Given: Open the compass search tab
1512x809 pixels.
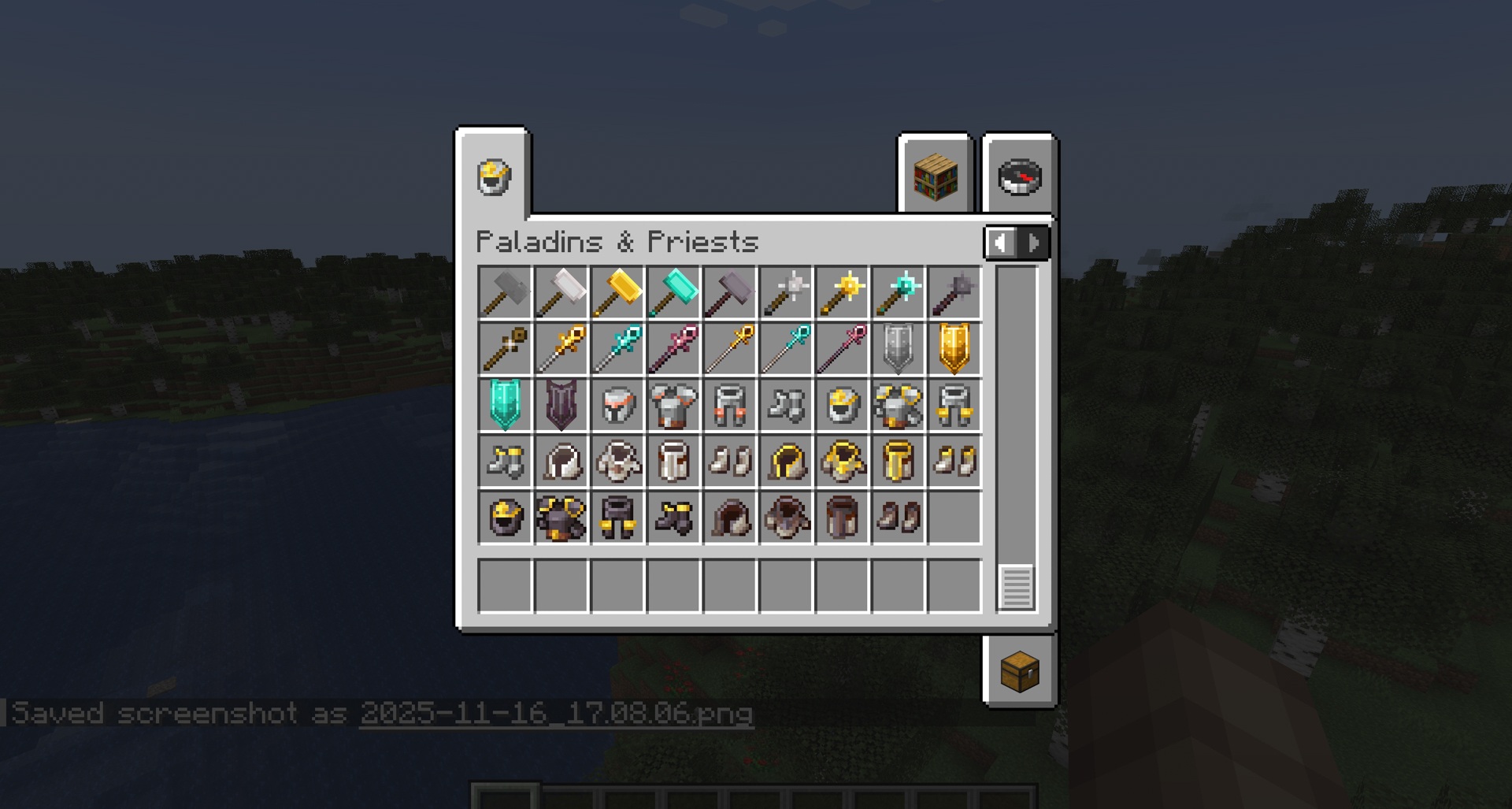Looking at the screenshot, I should 1018,178.
